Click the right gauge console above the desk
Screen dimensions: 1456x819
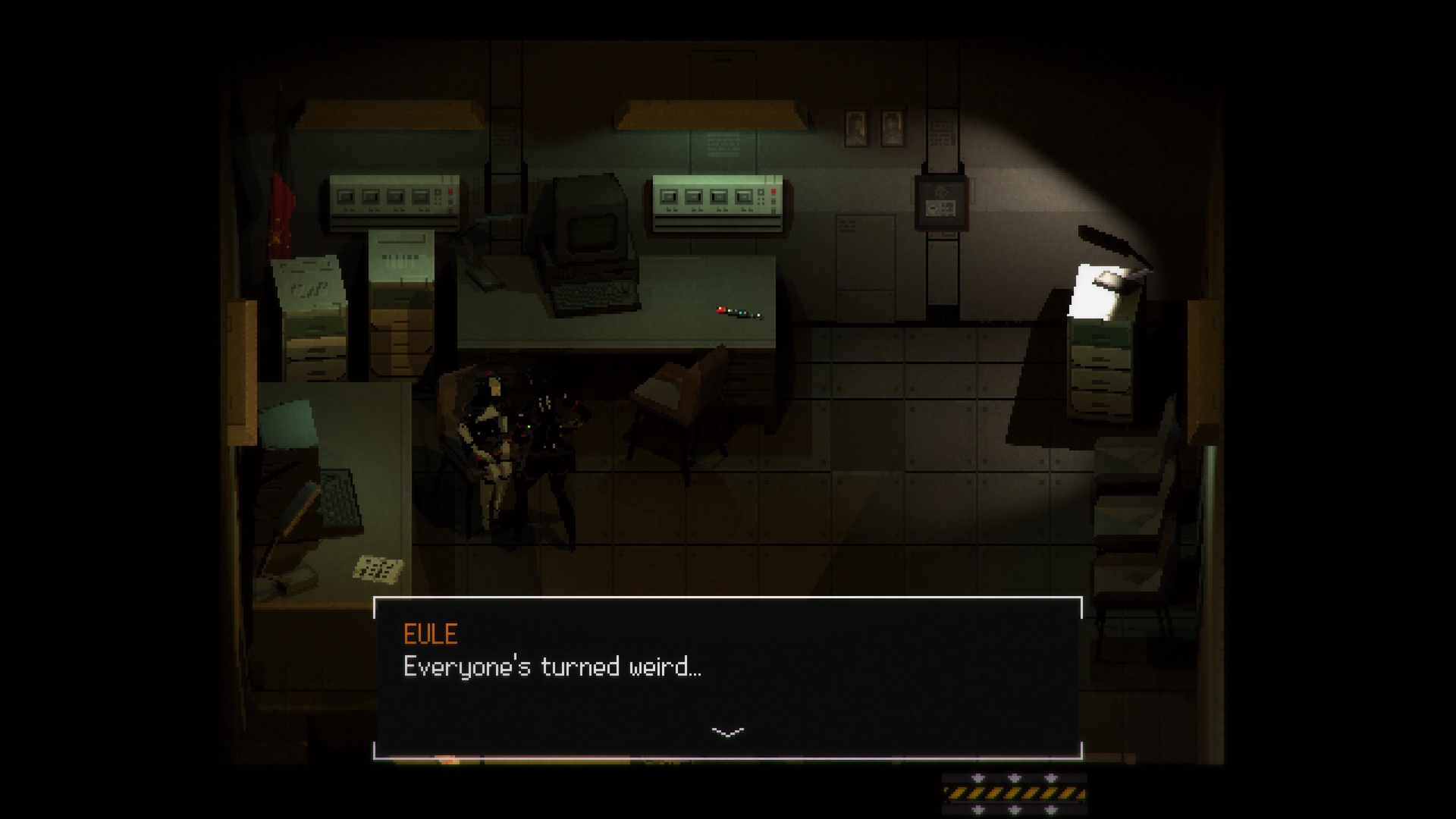(x=717, y=201)
